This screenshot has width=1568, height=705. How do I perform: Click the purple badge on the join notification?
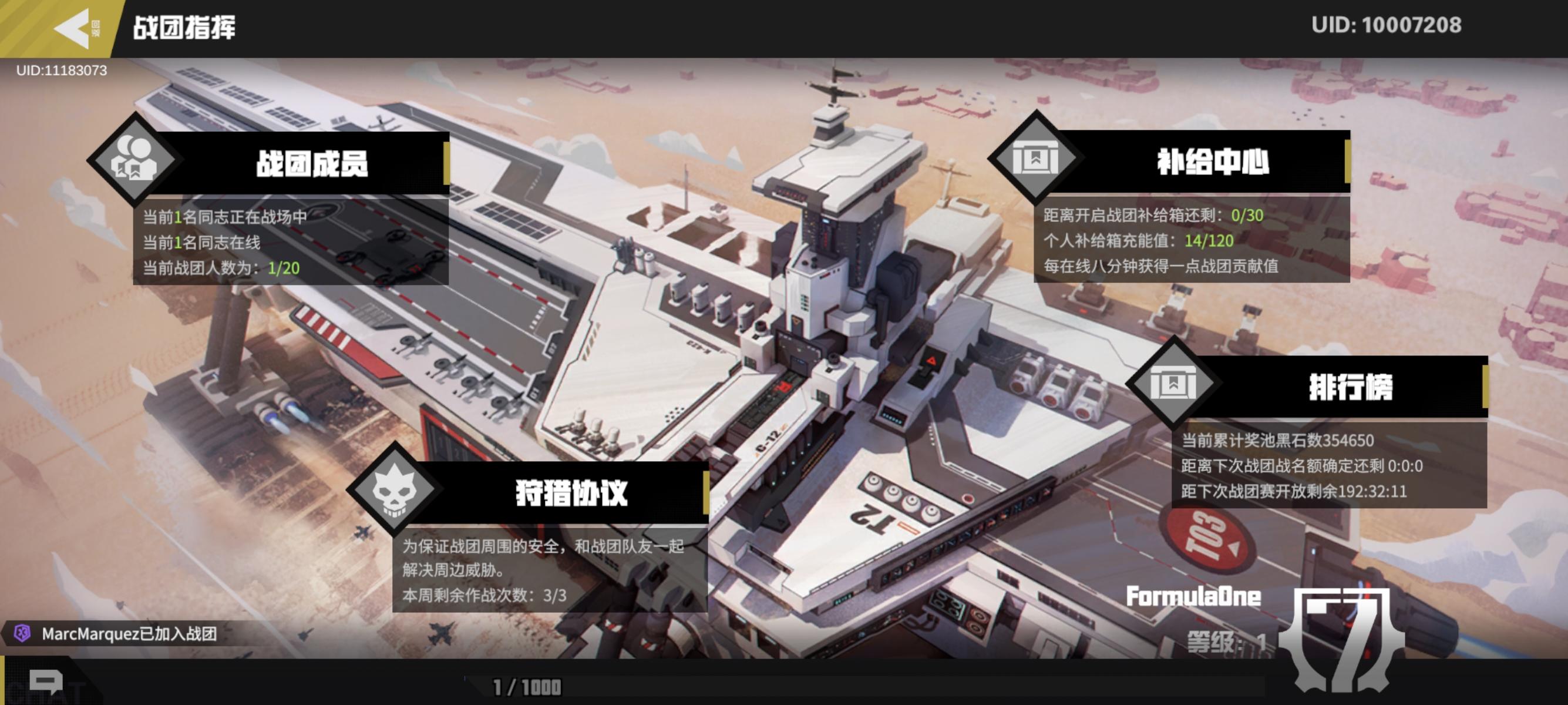click(22, 634)
